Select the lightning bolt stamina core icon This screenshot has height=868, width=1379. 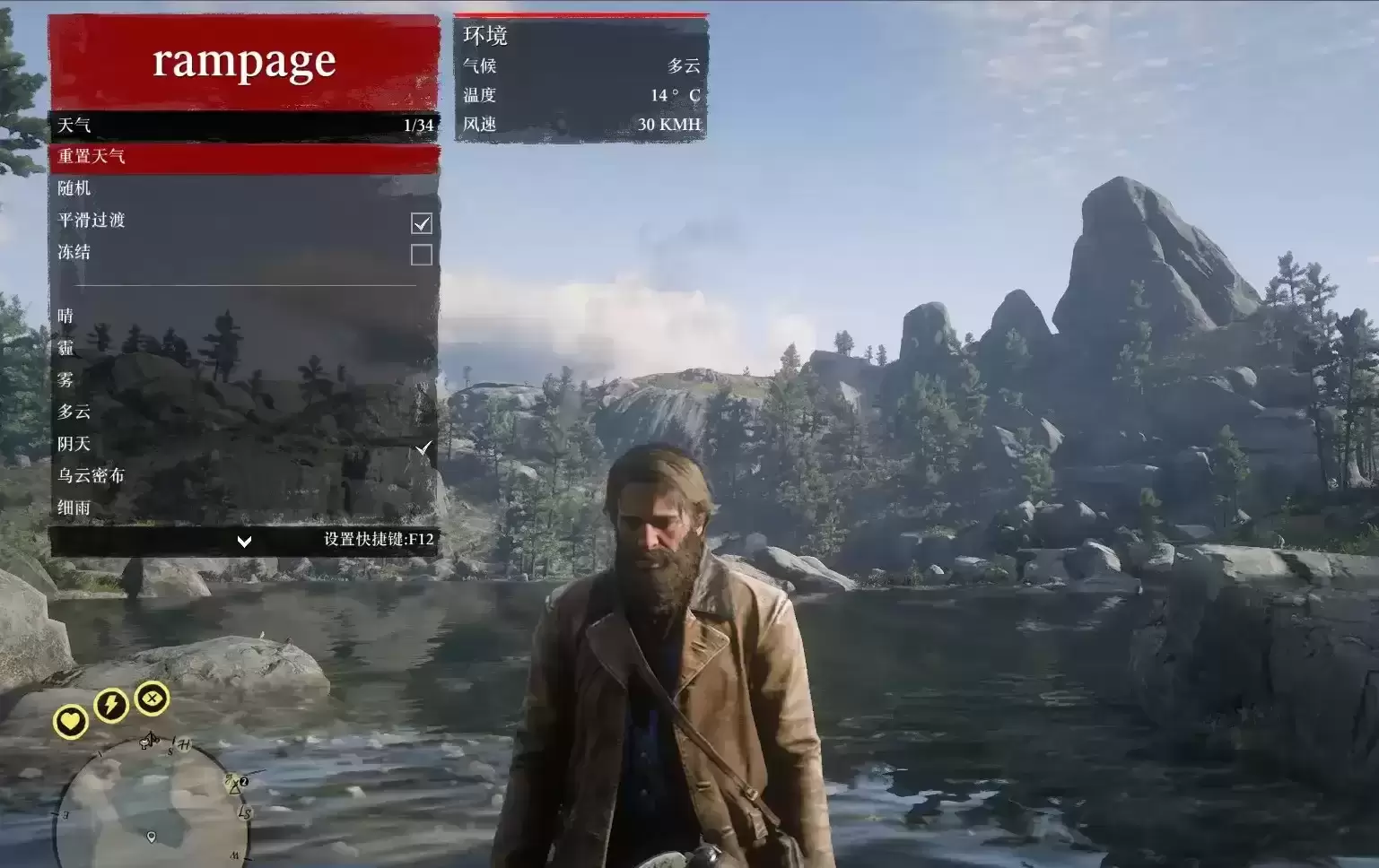tap(111, 706)
